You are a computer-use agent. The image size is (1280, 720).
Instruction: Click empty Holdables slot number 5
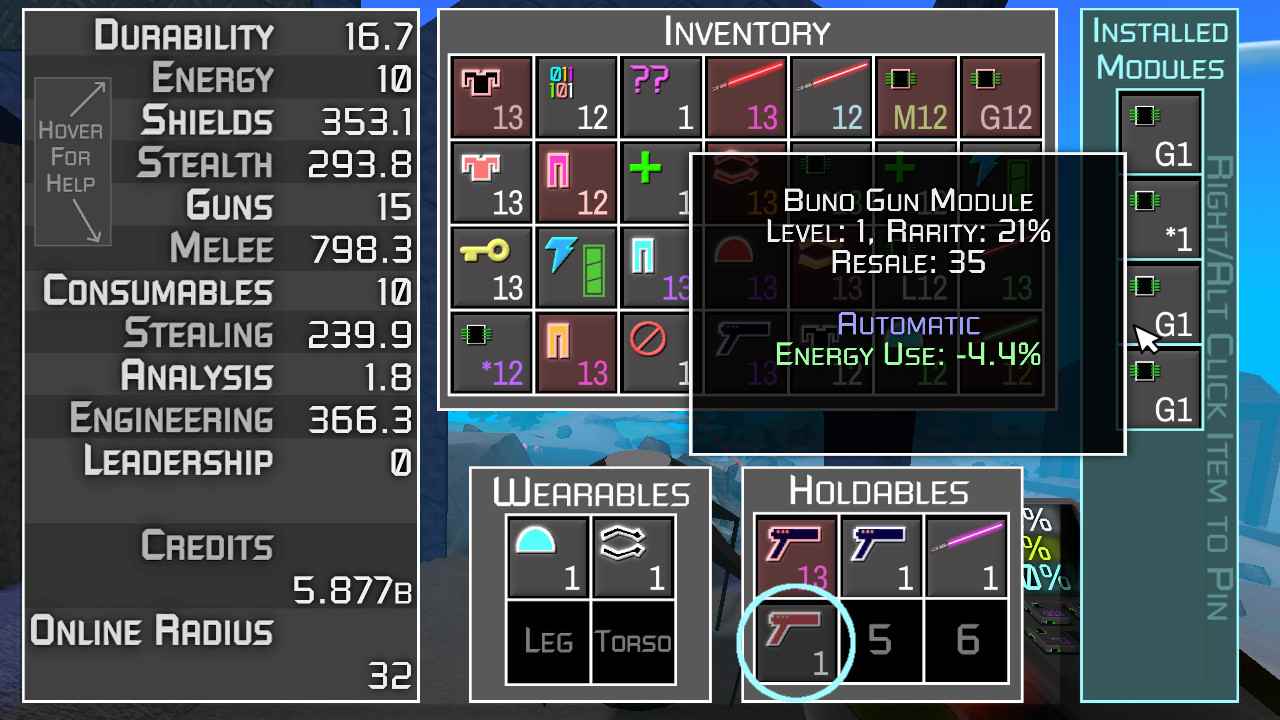(x=880, y=640)
